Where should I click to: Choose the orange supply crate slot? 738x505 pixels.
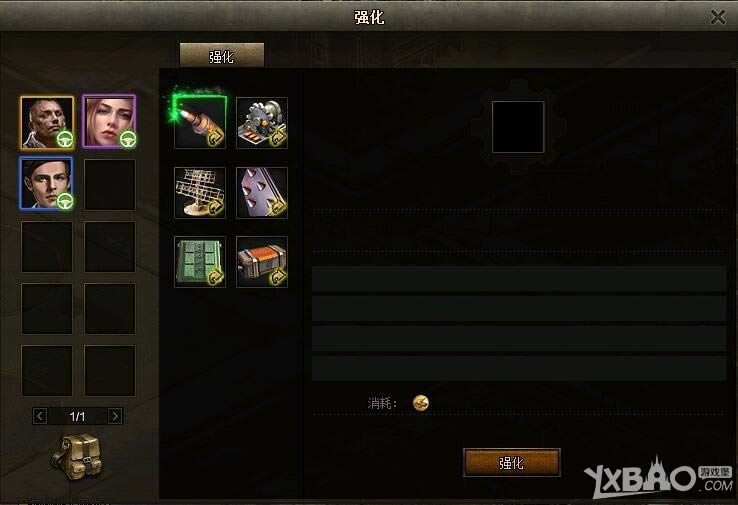(x=262, y=261)
